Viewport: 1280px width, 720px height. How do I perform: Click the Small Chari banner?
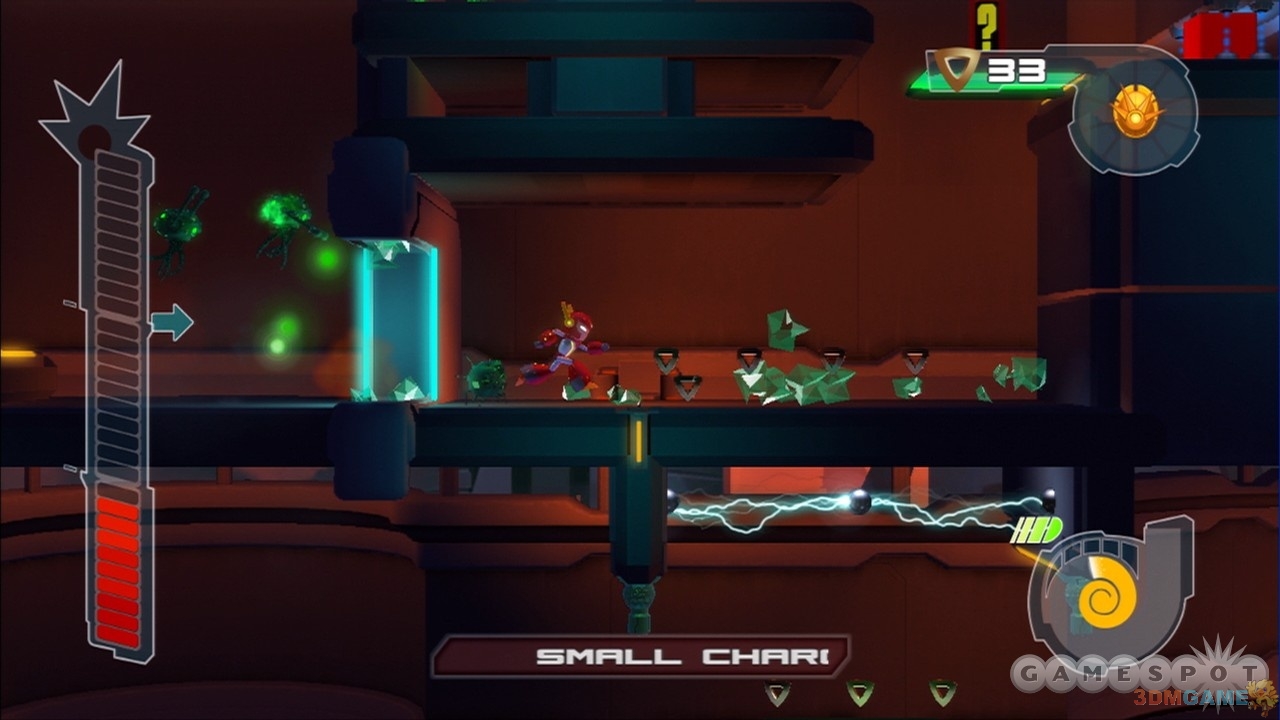click(x=640, y=657)
